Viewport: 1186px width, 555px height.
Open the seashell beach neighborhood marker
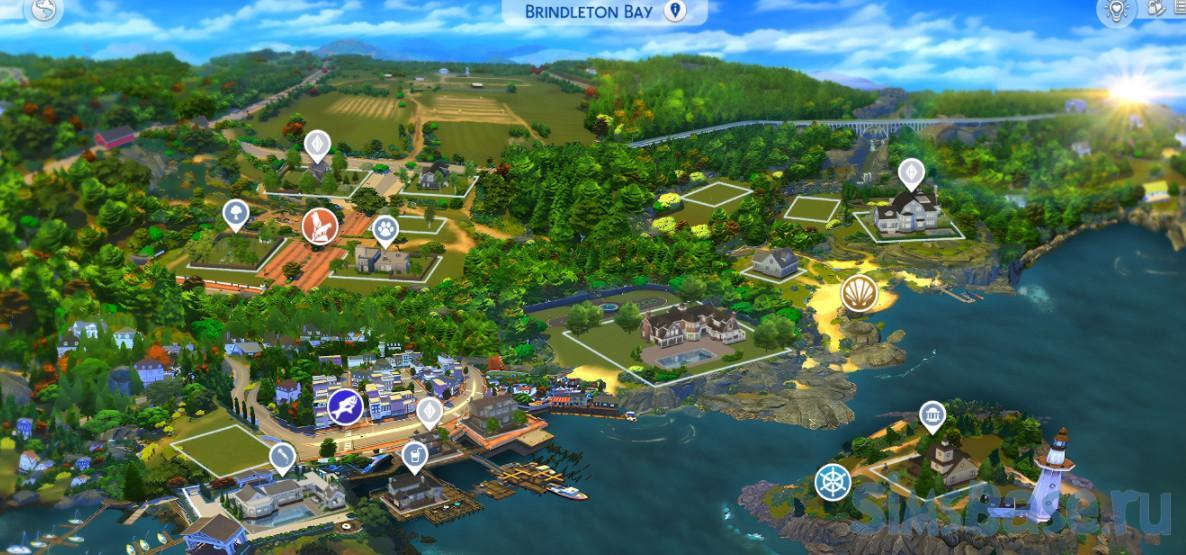(x=859, y=294)
